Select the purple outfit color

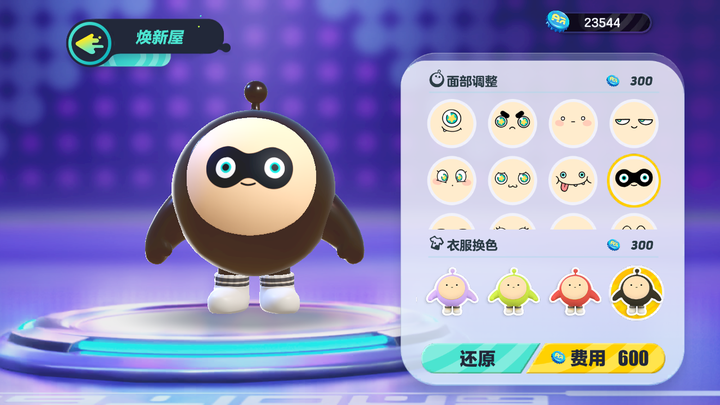click(x=452, y=292)
